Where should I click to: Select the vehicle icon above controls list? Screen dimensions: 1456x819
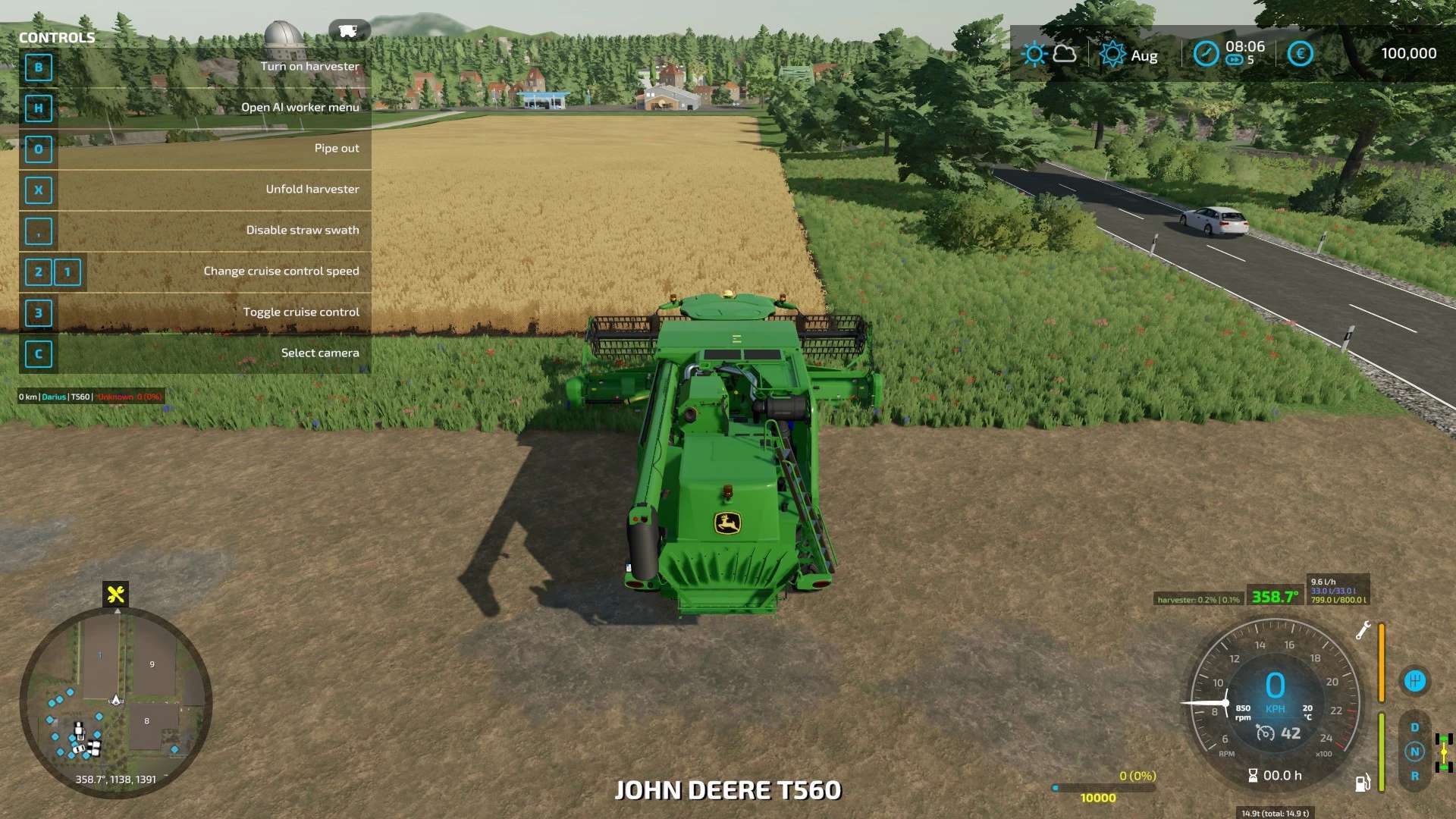click(348, 31)
